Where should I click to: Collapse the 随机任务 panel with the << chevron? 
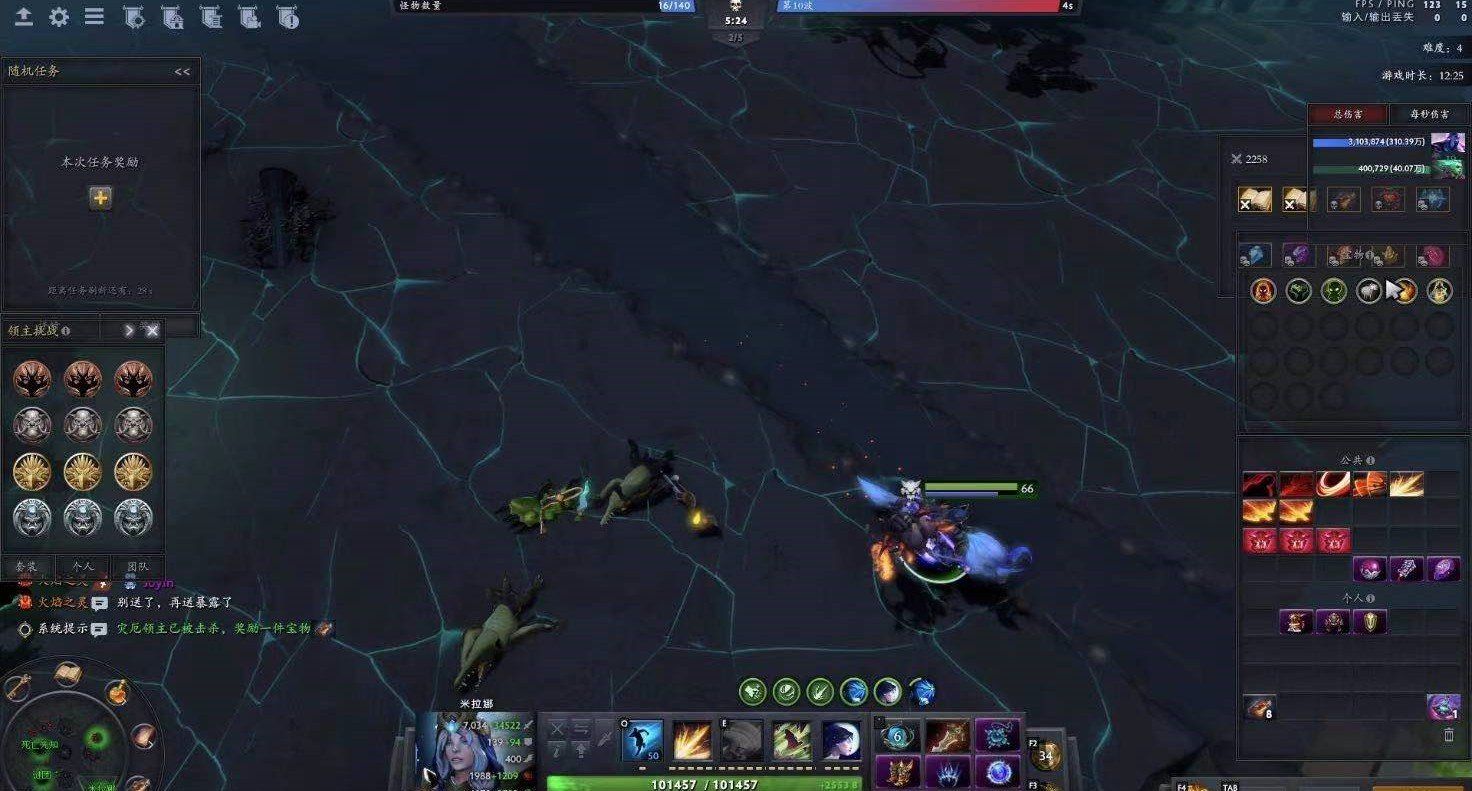182,70
